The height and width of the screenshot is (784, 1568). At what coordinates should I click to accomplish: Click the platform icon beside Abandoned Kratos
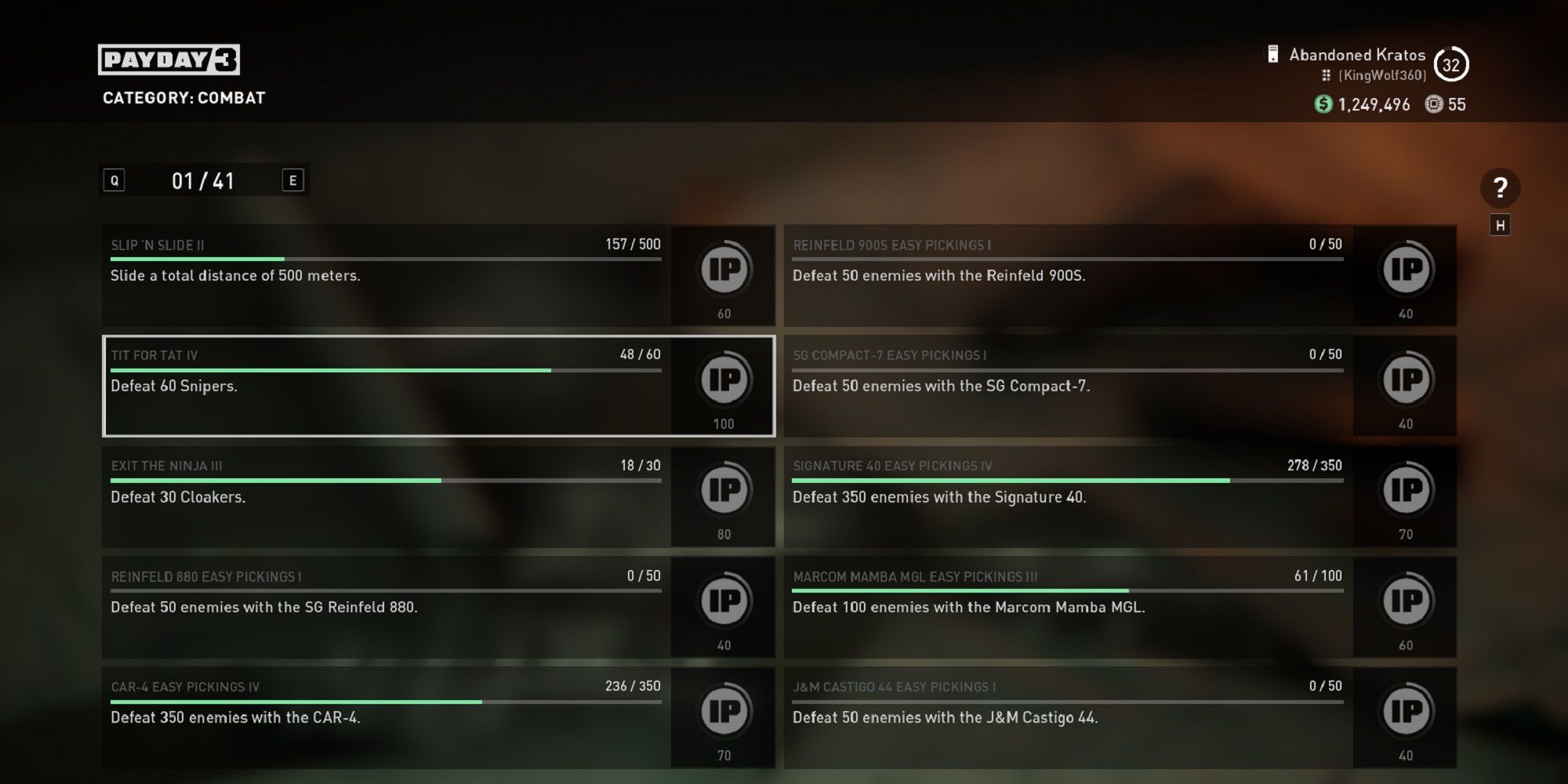[x=1272, y=54]
